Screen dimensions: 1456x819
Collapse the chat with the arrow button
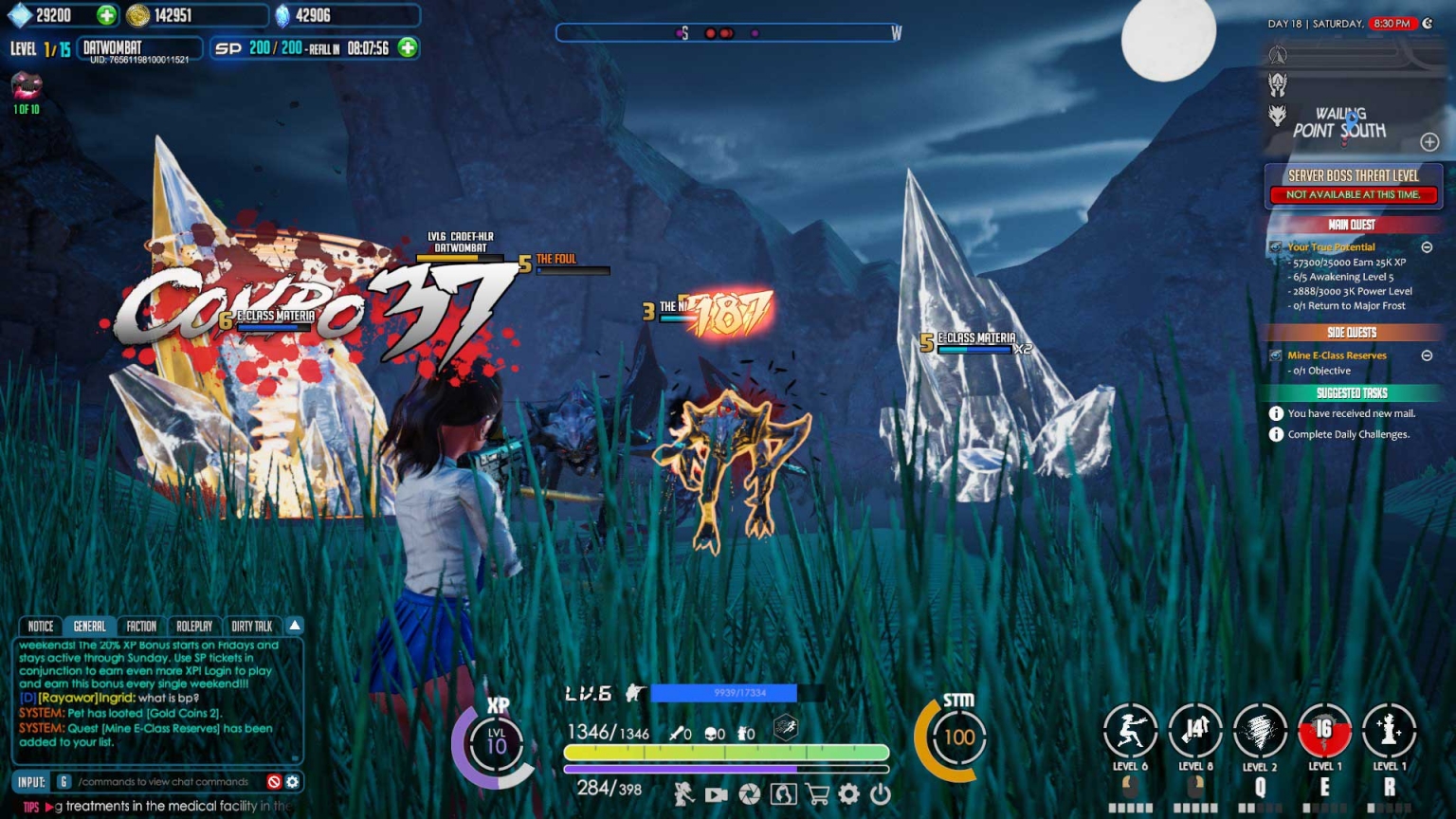click(x=295, y=626)
